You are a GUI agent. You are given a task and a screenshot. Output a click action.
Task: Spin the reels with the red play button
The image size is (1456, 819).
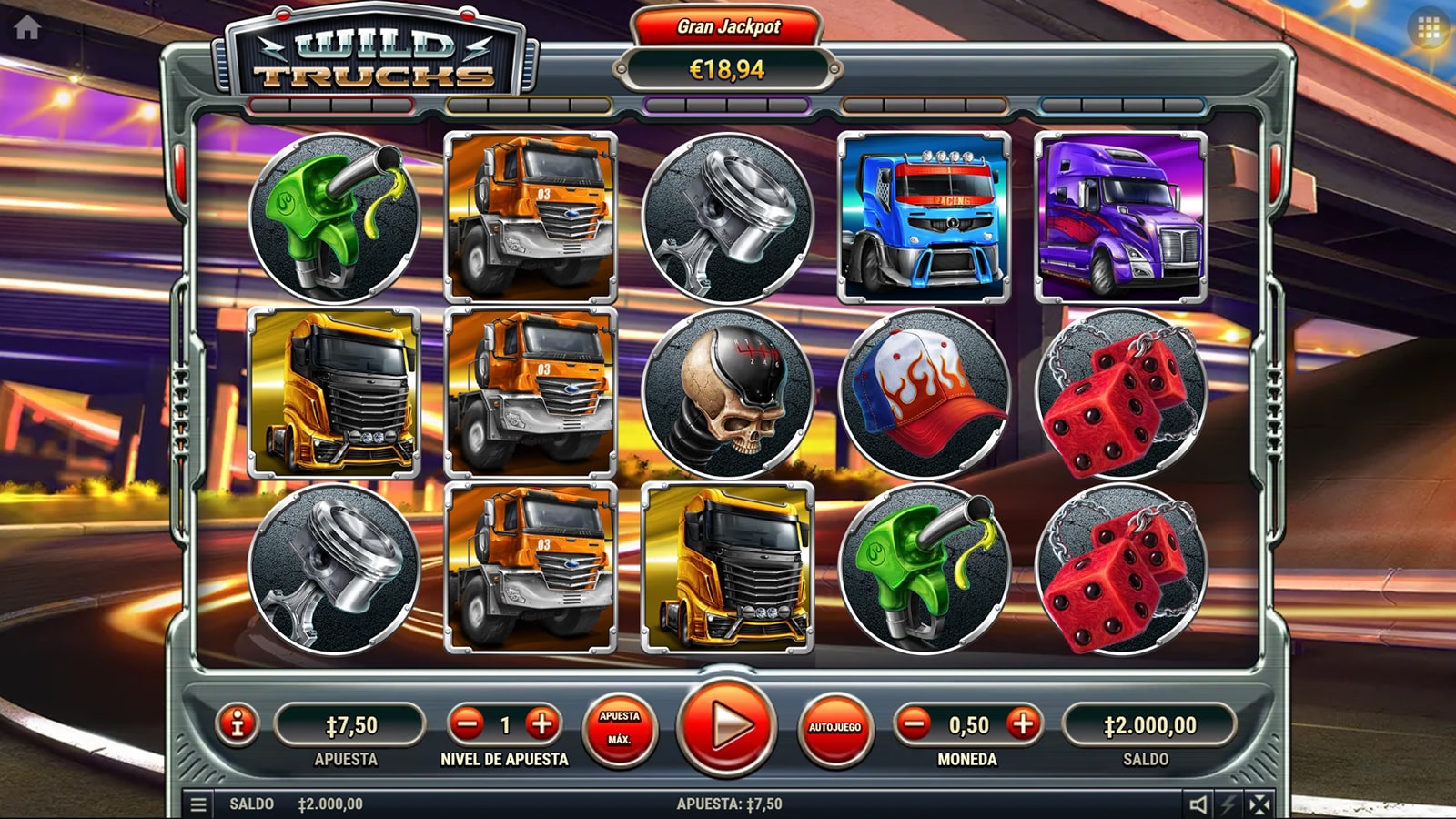click(727, 726)
